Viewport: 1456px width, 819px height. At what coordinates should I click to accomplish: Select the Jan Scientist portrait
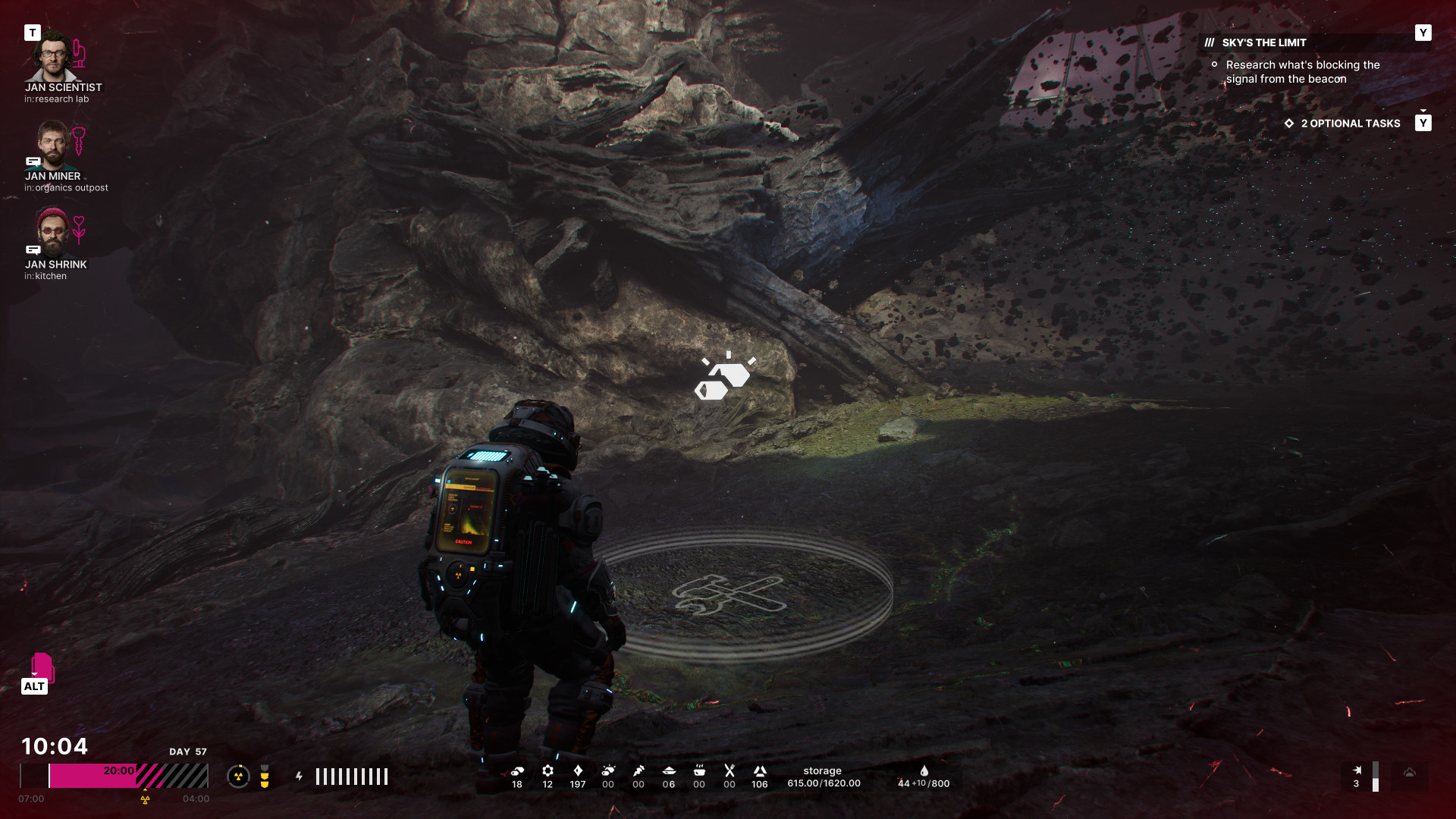pos(52,55)
